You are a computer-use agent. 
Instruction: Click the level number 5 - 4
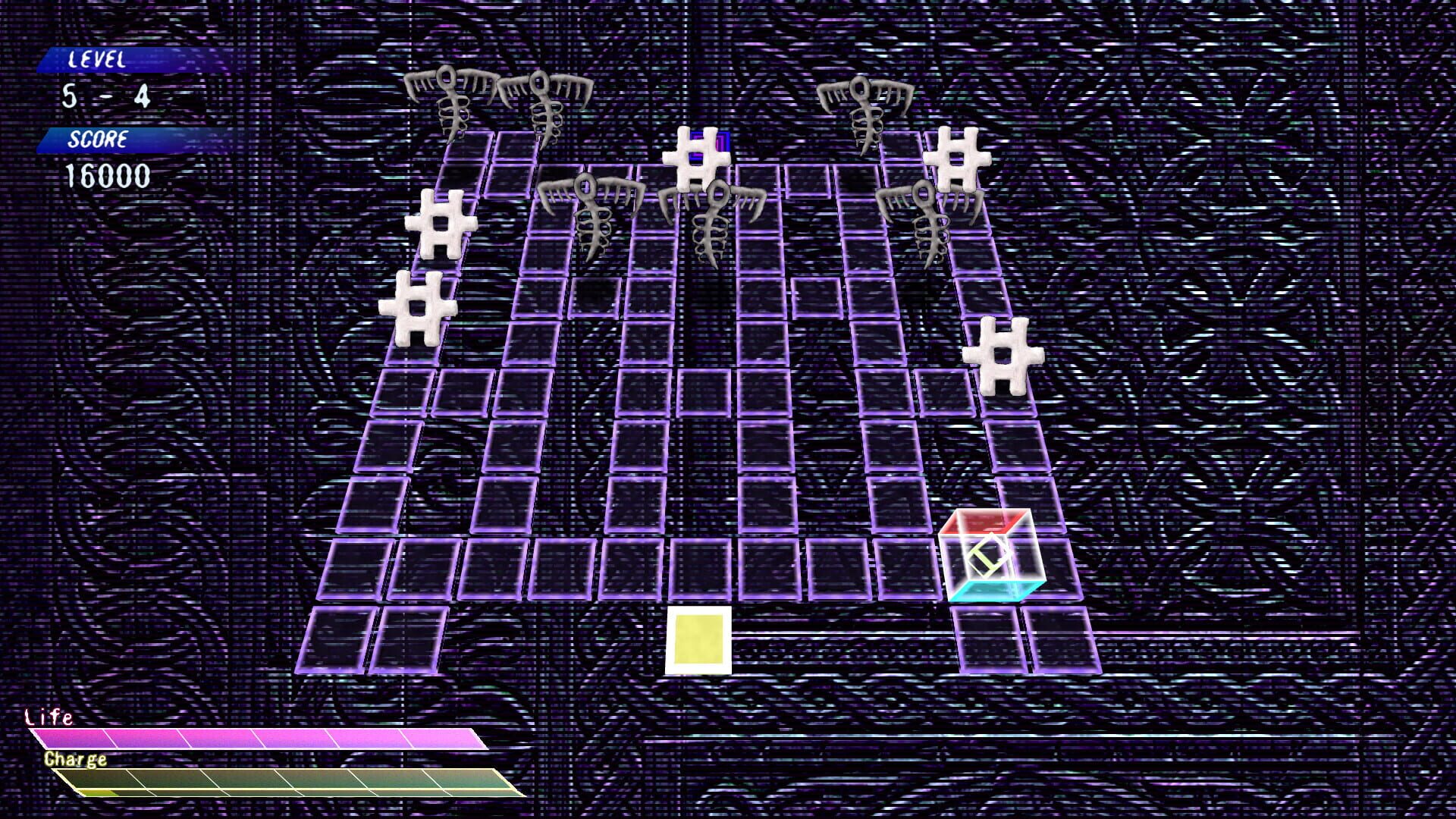106,95
